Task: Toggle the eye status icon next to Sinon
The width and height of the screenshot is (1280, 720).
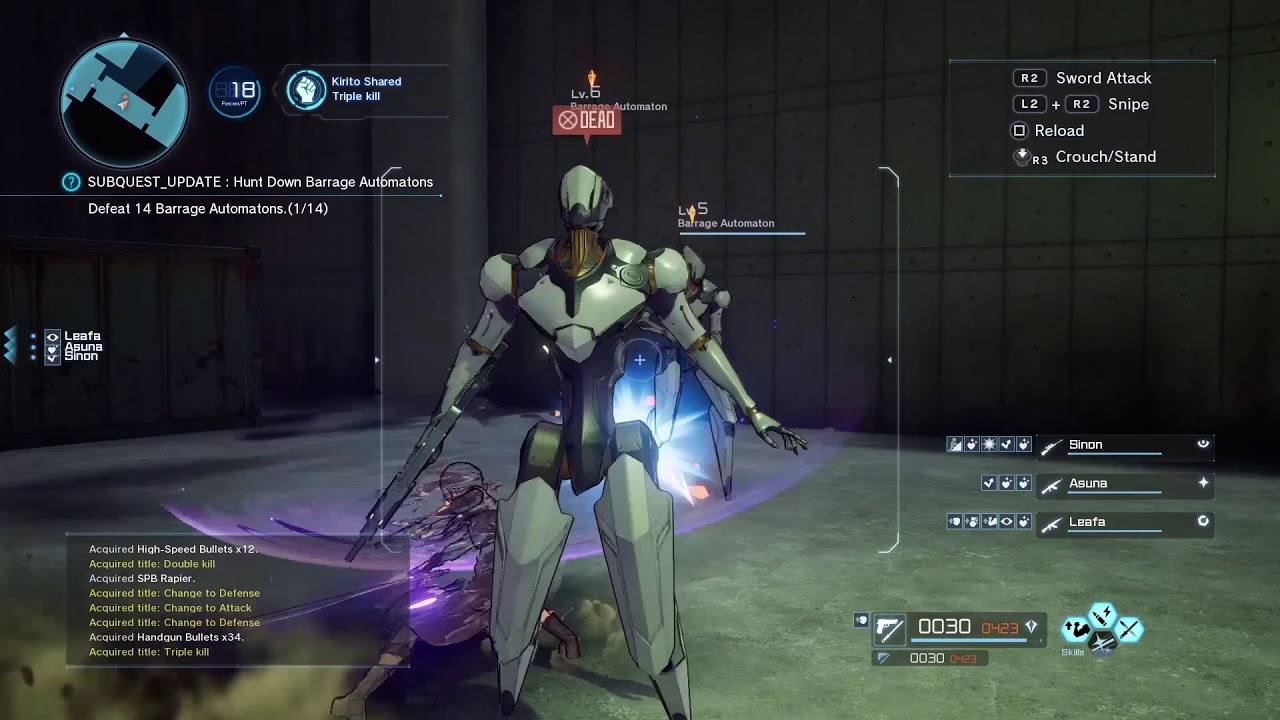Action: click(x=1204, y=443)
